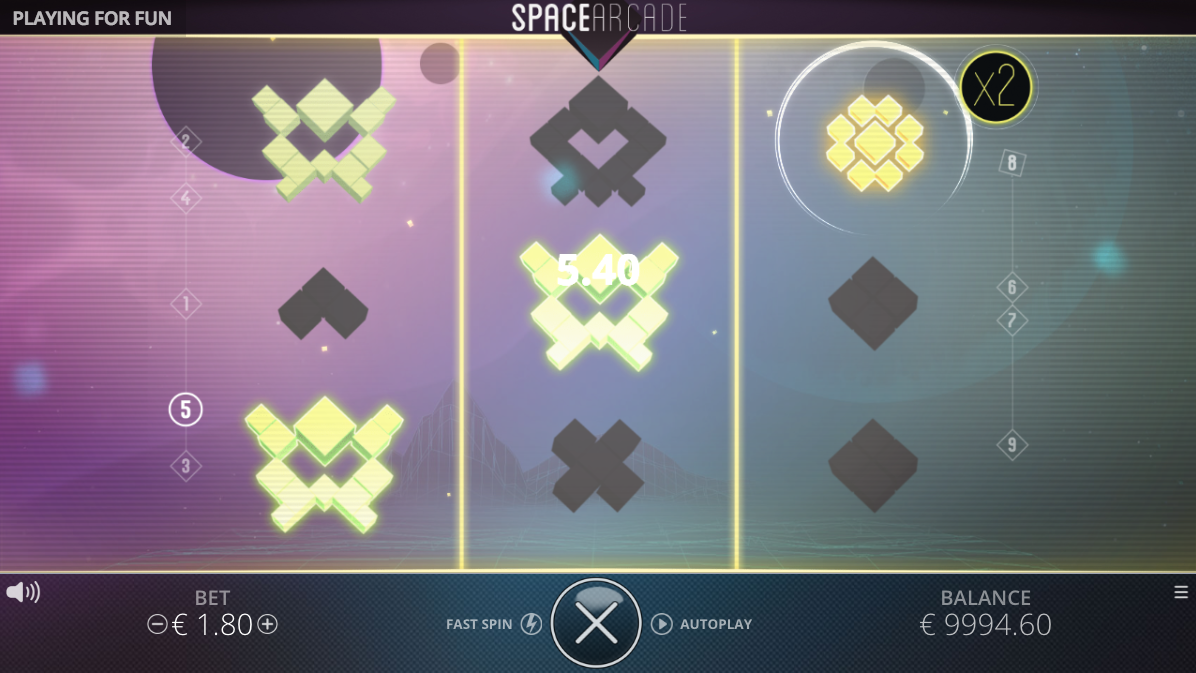This screenshot has width=1196, height=673.
Task: Toggle Fast Spin mode
Action: click(531, 624)
